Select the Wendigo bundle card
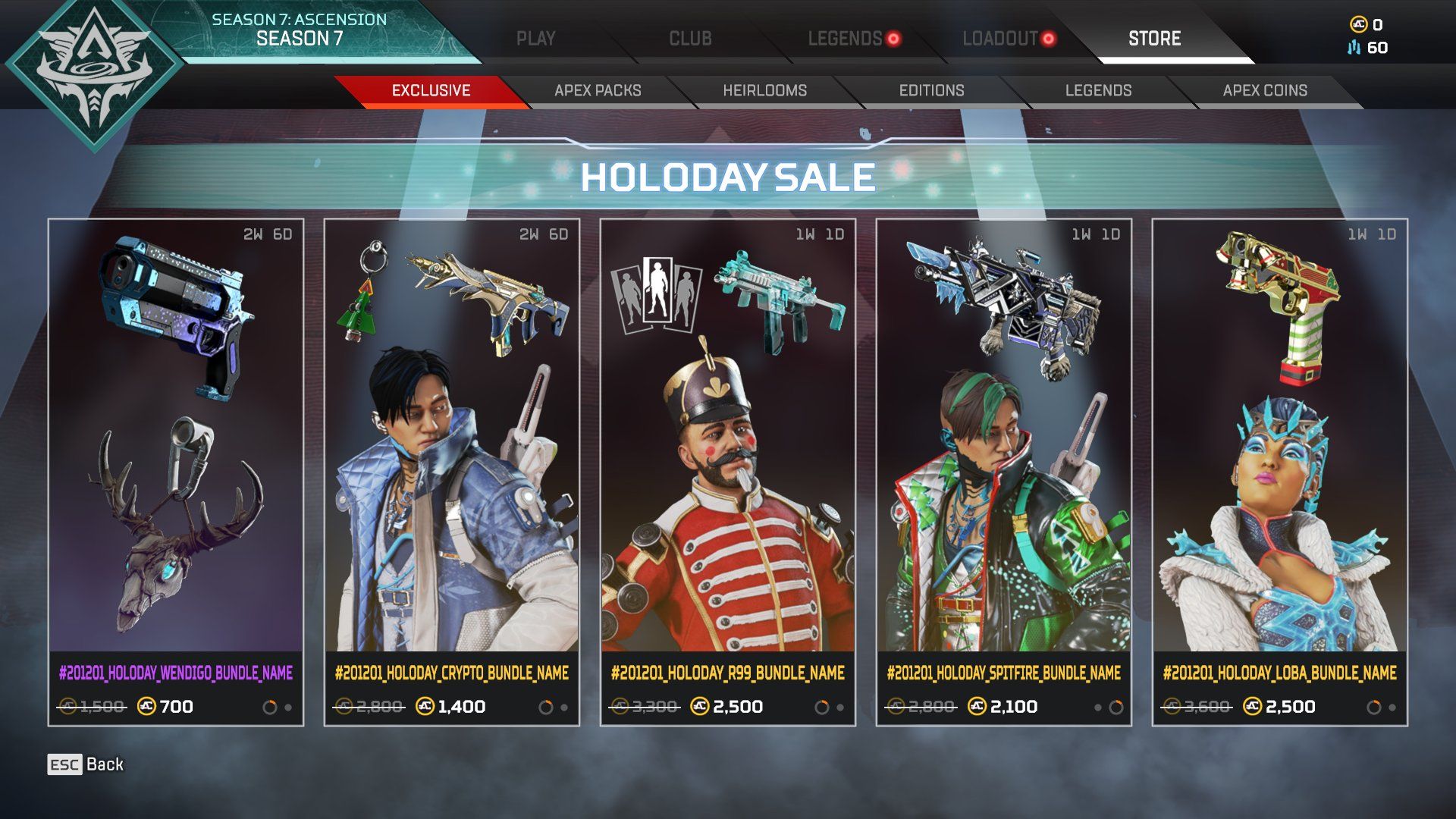The image size is (1456, 819). click(x=176, y=472)
